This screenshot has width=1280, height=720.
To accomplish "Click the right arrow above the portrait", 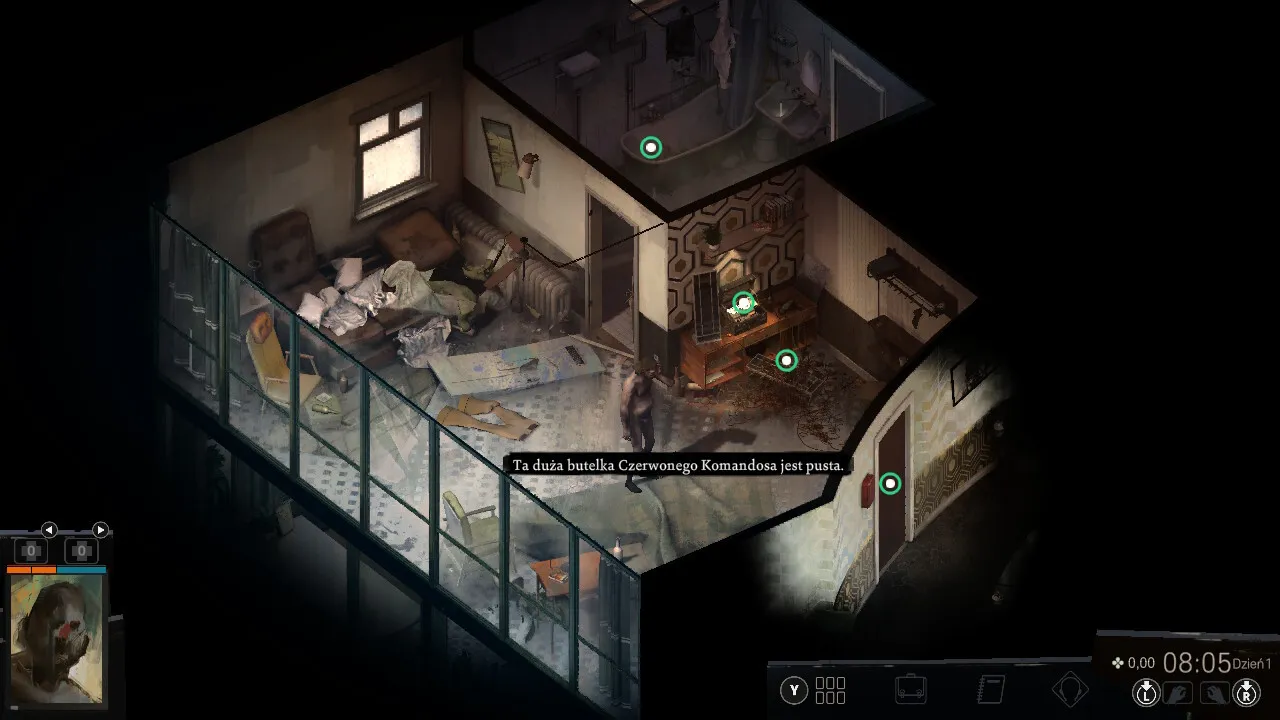I will (99, 531).
